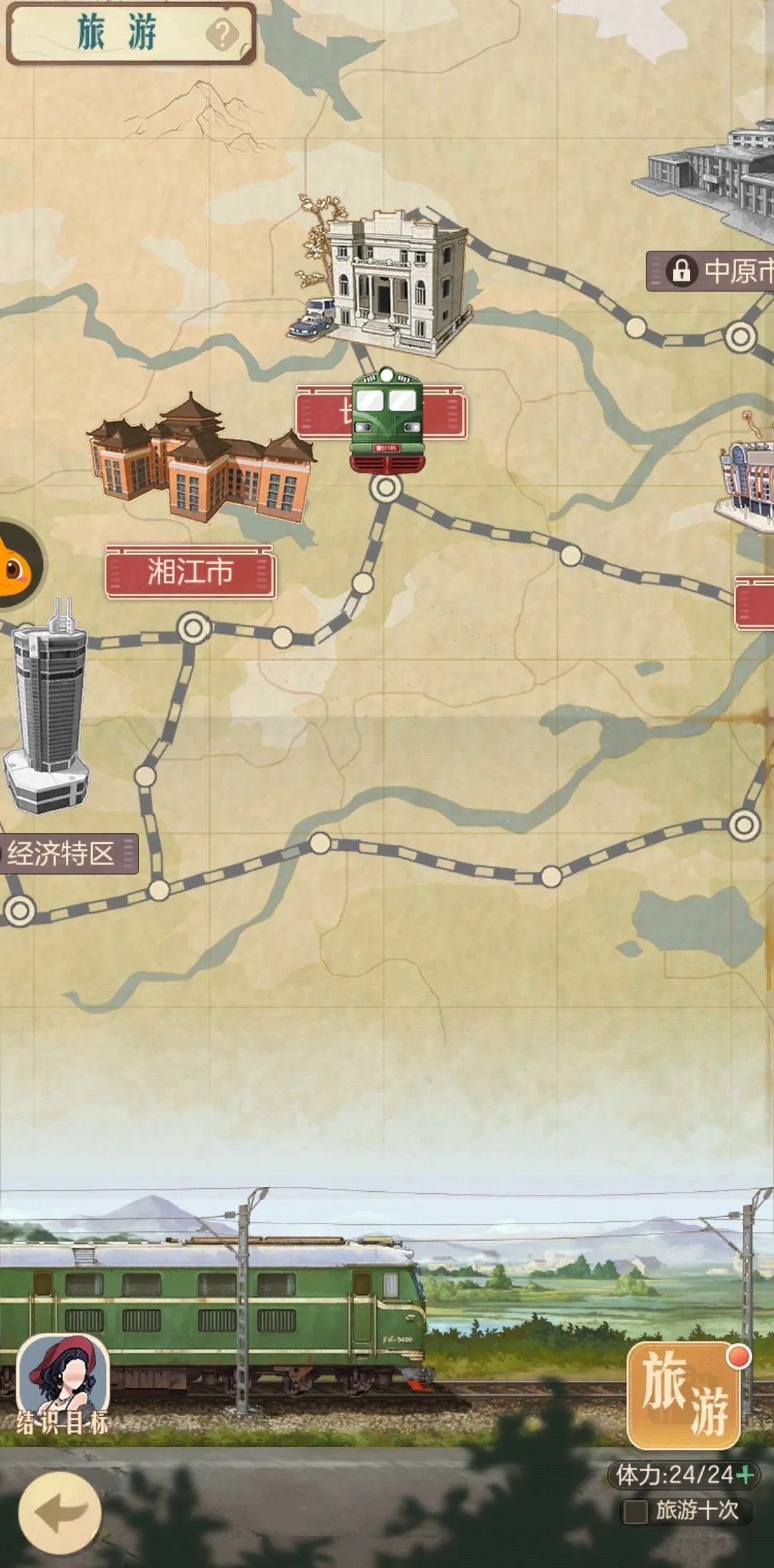Select the 湘江市 city label

pos(190,572)
